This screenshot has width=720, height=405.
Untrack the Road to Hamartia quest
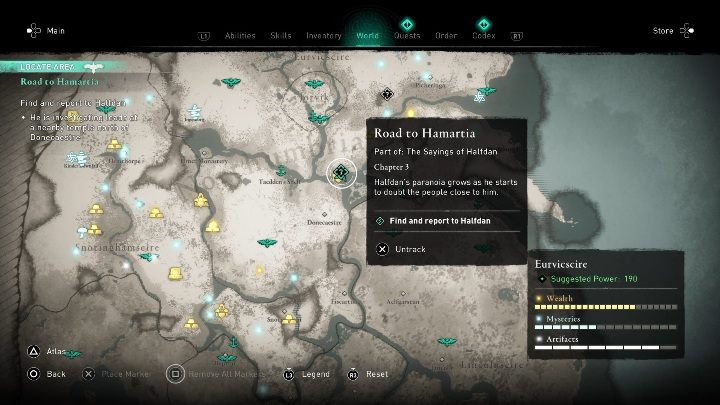click(x=402, y=249)
